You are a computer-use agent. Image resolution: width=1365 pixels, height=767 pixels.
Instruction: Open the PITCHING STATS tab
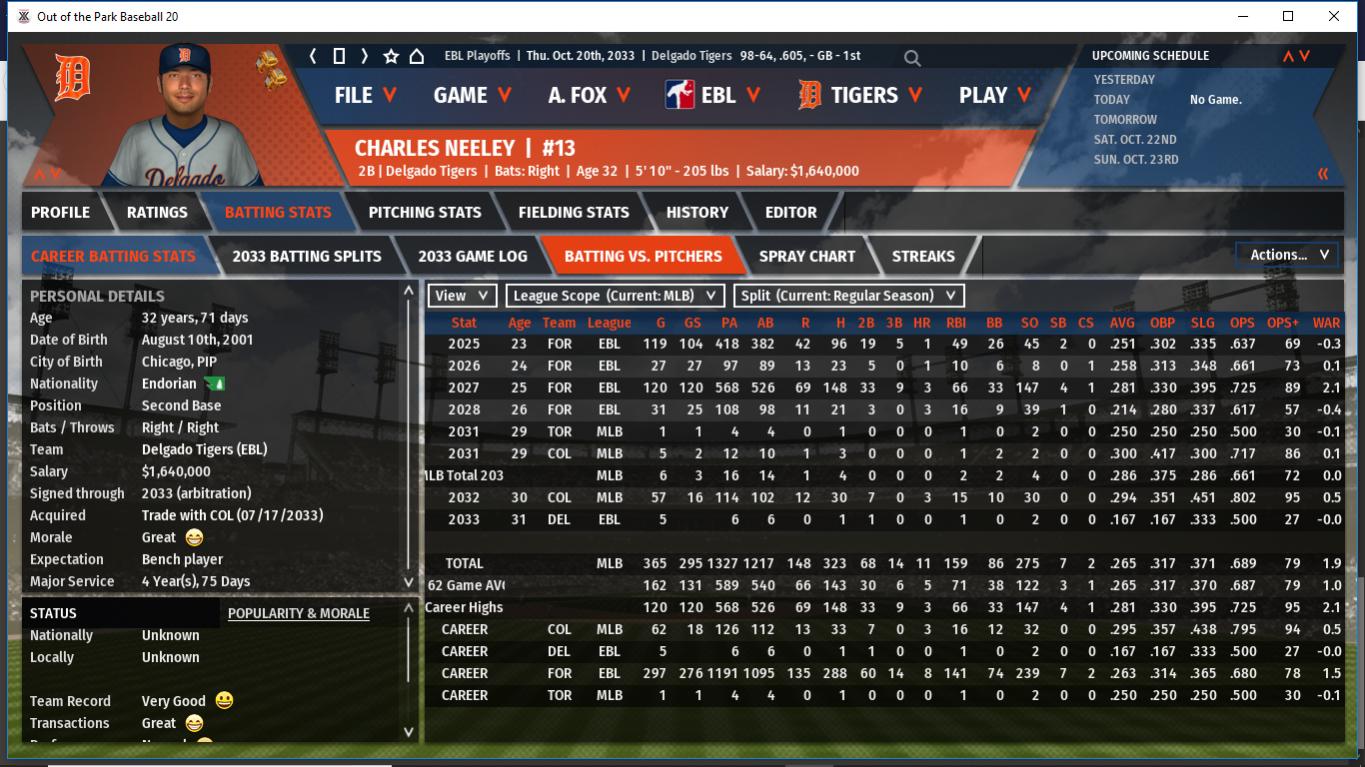(424, 212)
